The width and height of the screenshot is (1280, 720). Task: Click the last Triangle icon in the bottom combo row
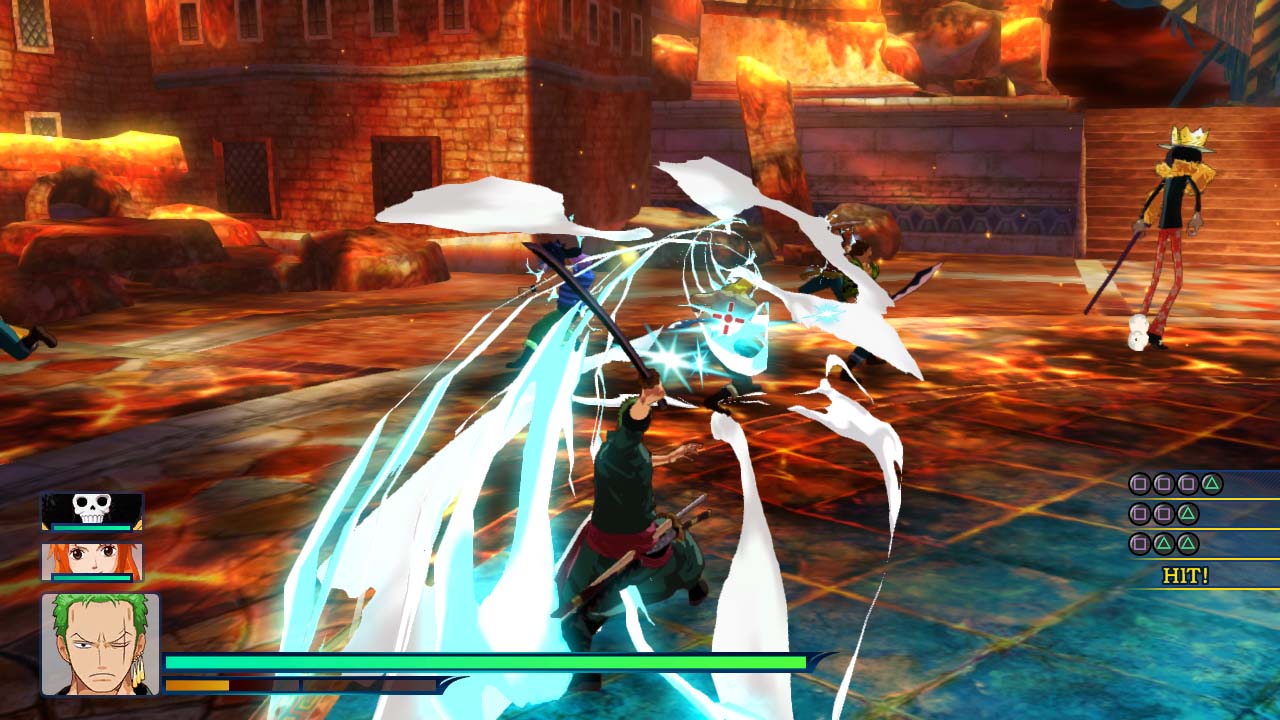(x=1188, y=543)
